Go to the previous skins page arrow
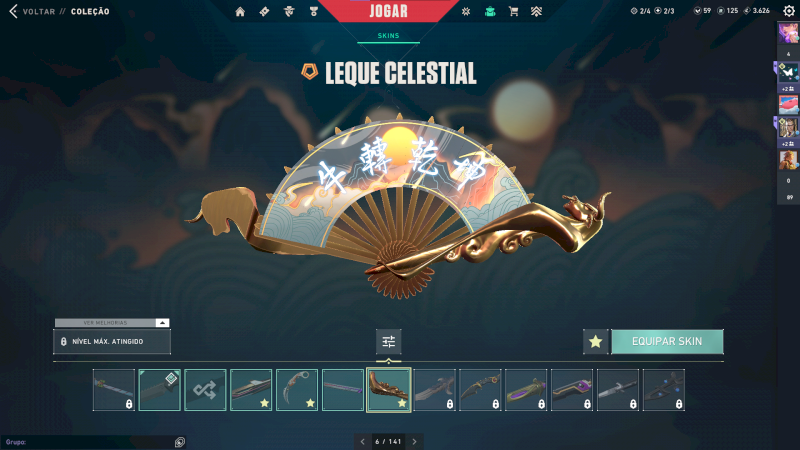The image size is (800, 450). coord(363,441)
